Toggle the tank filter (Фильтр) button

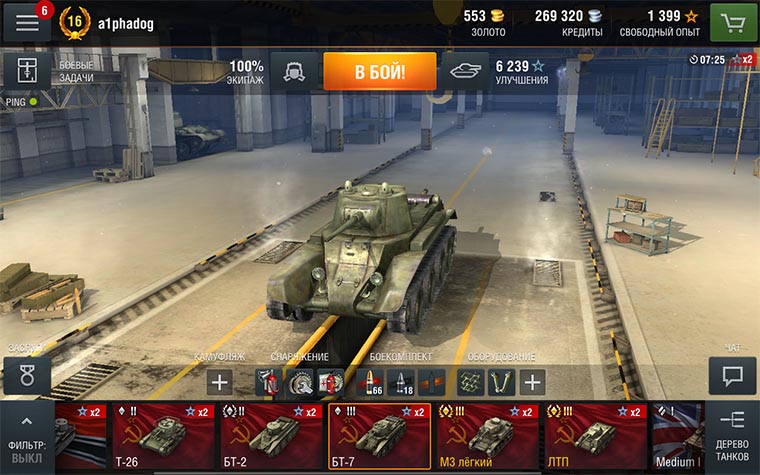pos(26,437)
